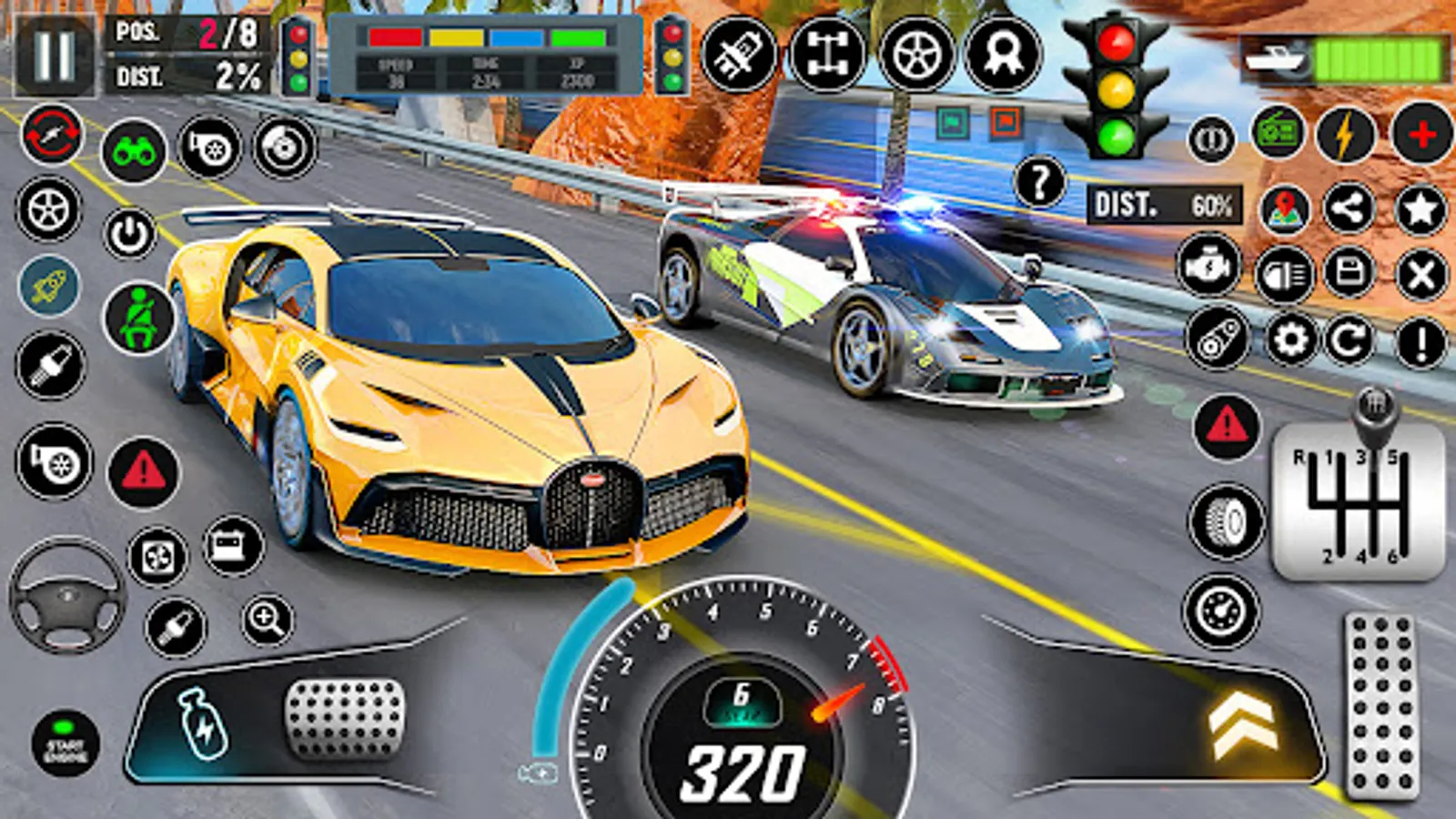Use the nitro bottle boost
This screenshot has height=819, width=1456.
[x=202, y=722]
